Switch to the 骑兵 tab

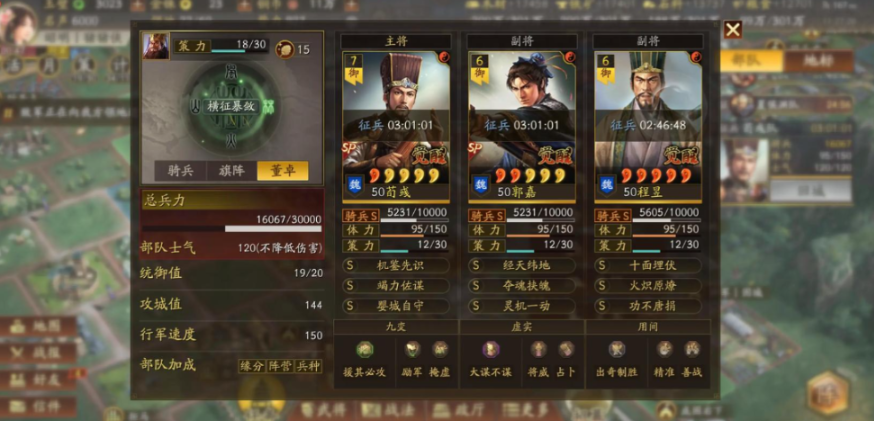click(x=180, y=171)
